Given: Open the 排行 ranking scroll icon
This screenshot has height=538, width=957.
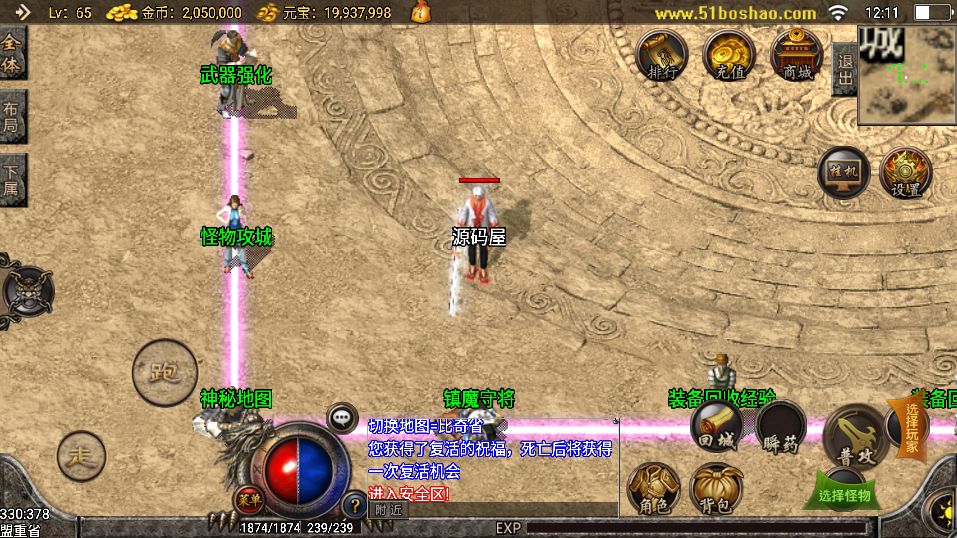Looking at the screenshot, I should click(661, 54).
